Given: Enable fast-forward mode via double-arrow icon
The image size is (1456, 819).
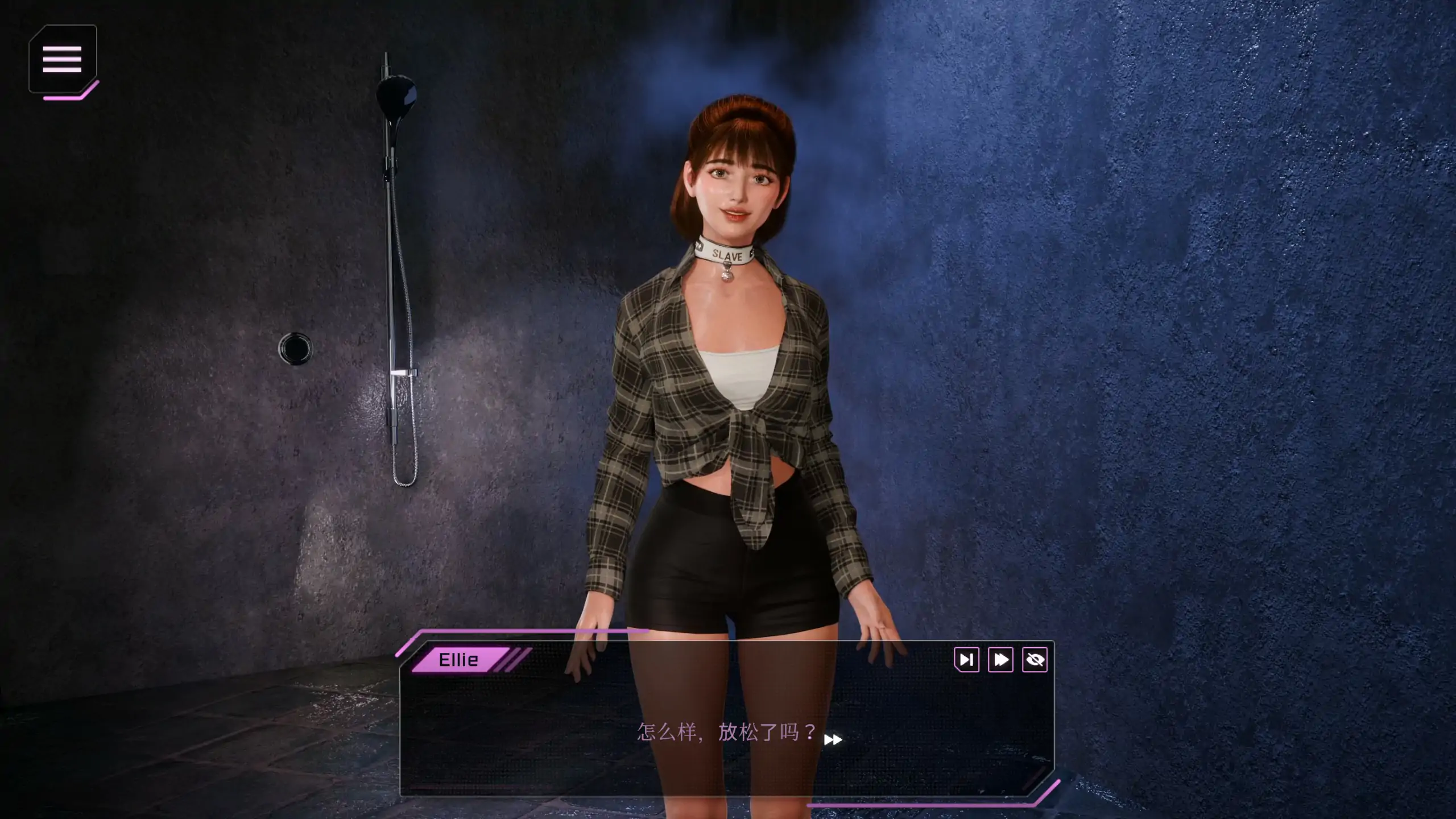Looking at the screenshot, I should tap(1001, 660).
